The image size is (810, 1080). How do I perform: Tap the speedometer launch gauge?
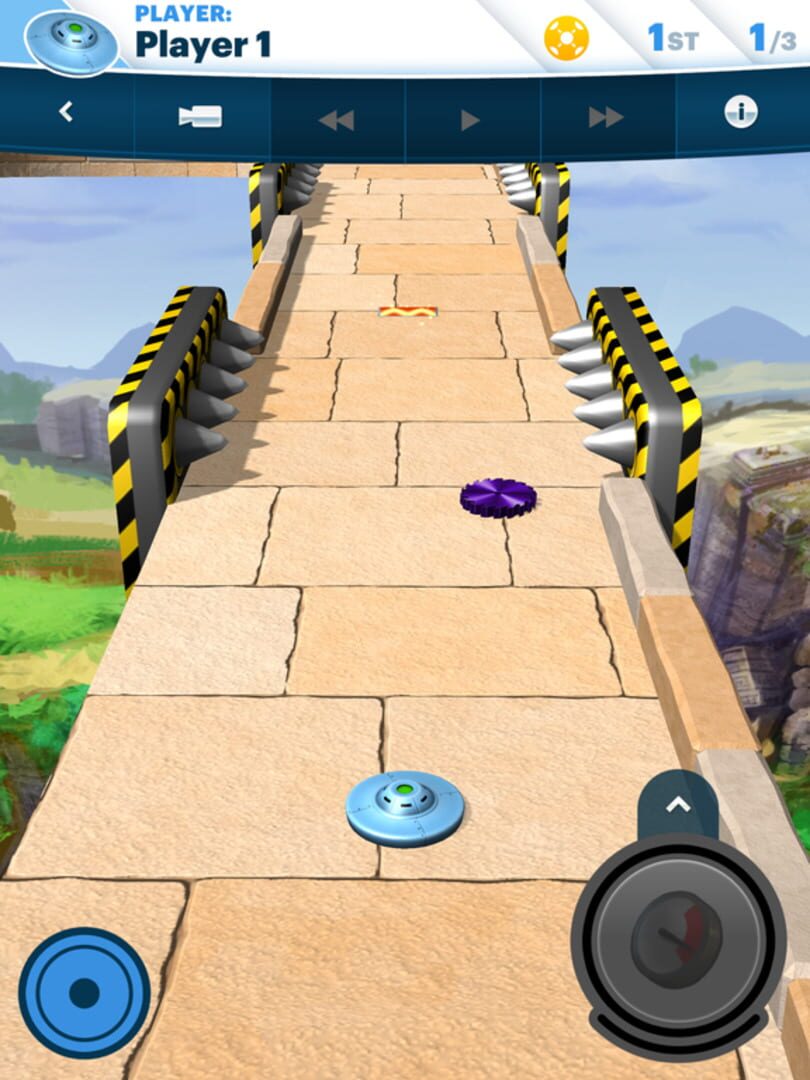pyautogui.click(x=677, y=940)
